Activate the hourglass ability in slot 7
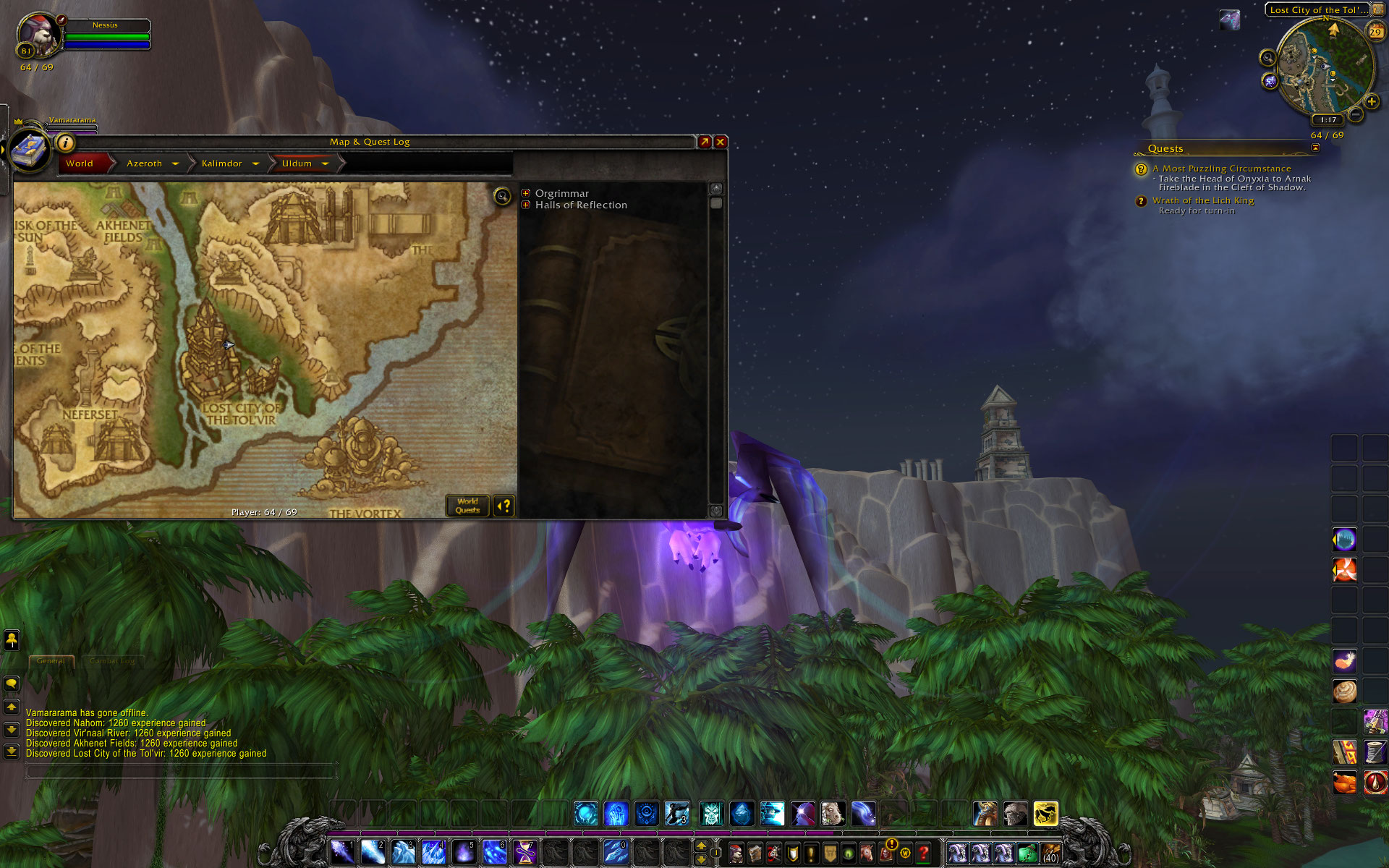 pyautogui.click(x=524, y=852)
